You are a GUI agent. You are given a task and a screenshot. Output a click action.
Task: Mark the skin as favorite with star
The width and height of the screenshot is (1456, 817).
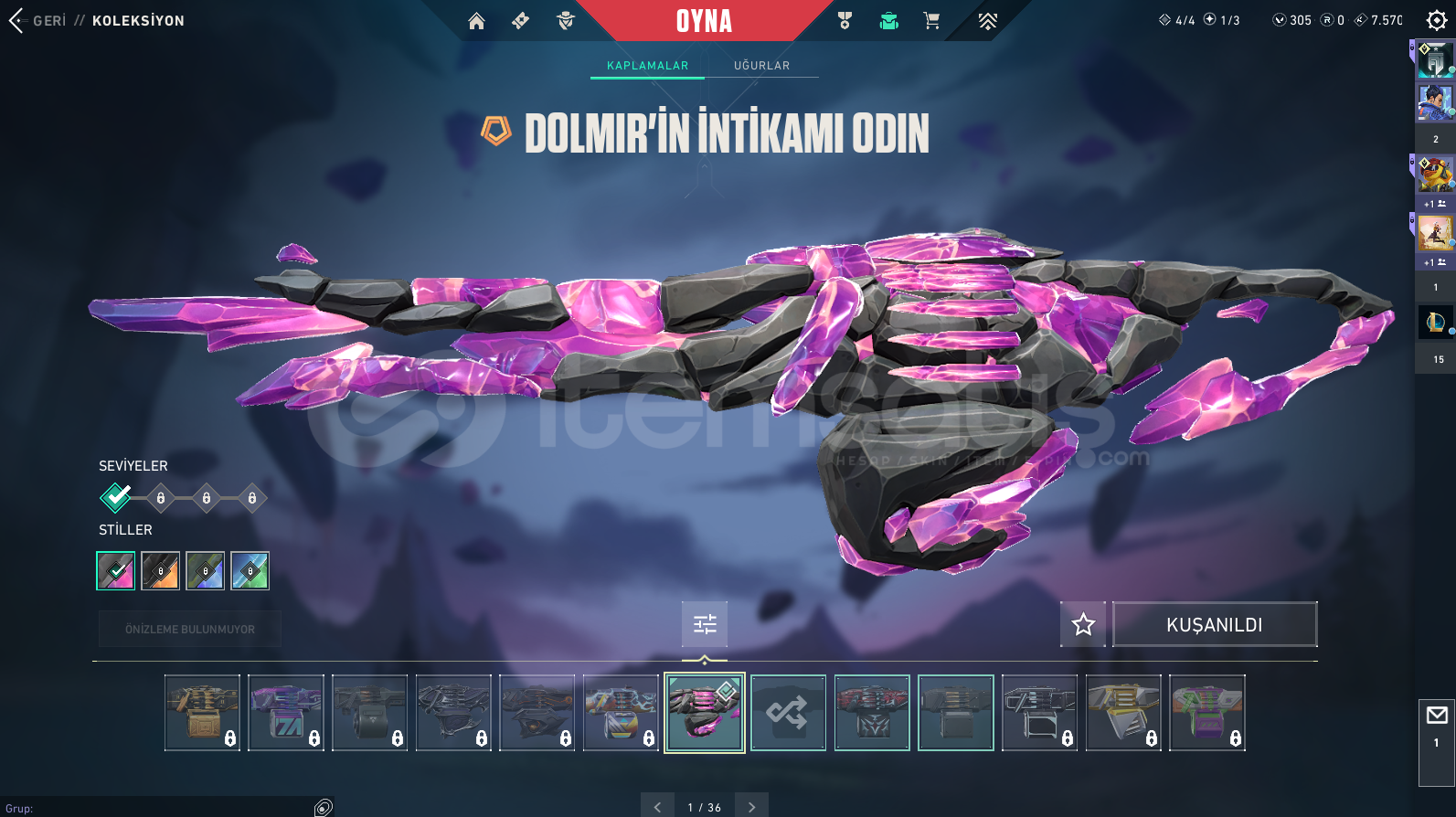(1083, 624)
